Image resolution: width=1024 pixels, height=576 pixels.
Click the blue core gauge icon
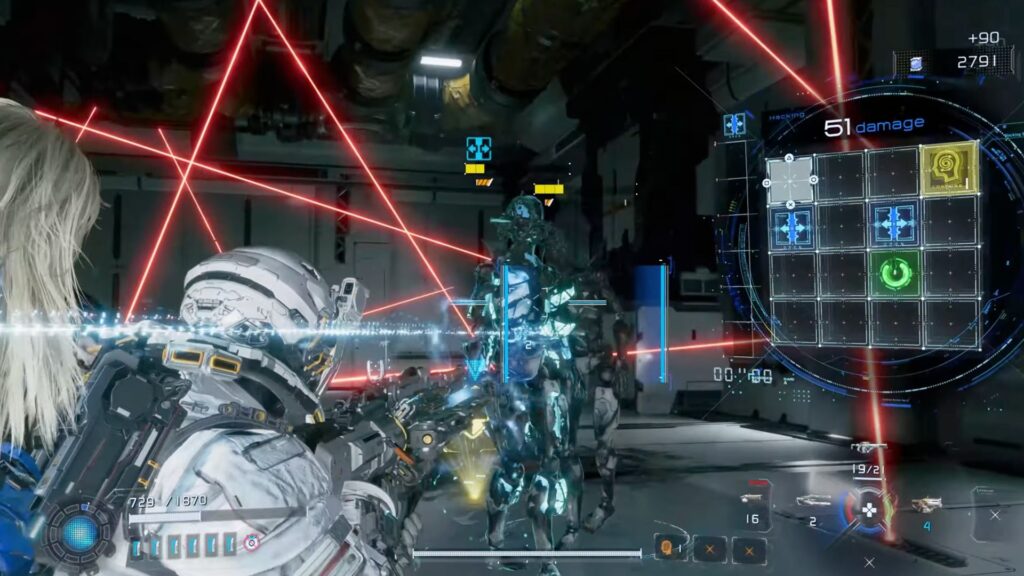pos(79,531)
